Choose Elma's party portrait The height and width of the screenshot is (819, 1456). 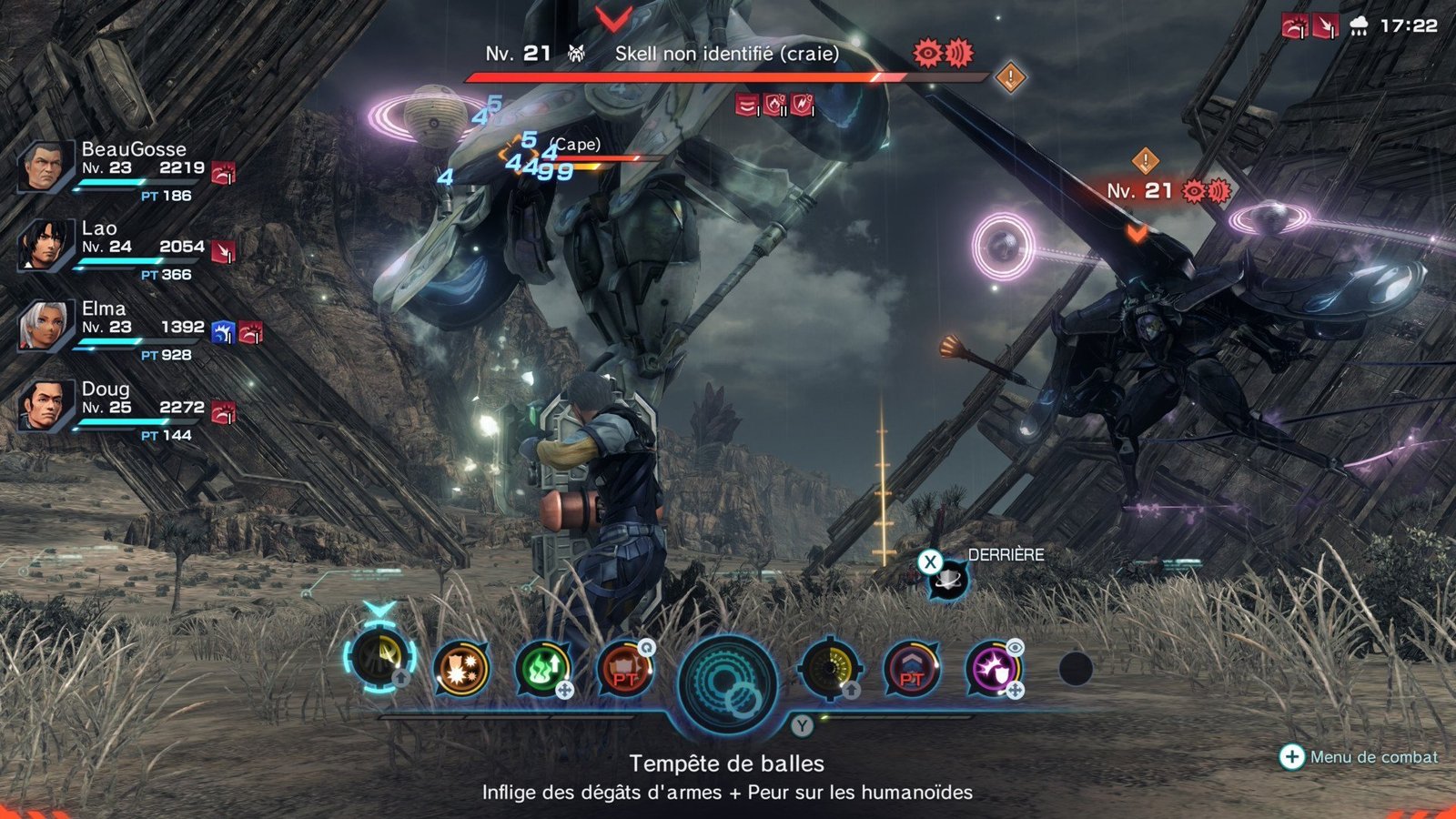click(x=44, y=327)
